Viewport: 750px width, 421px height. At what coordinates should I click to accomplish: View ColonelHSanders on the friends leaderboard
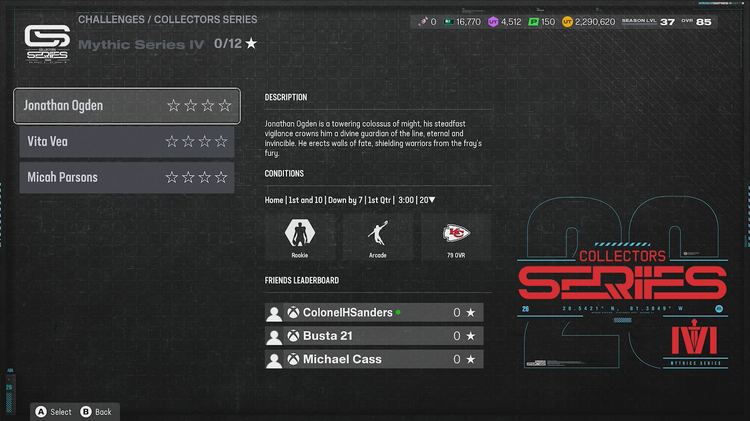click(x=378, y=313)
